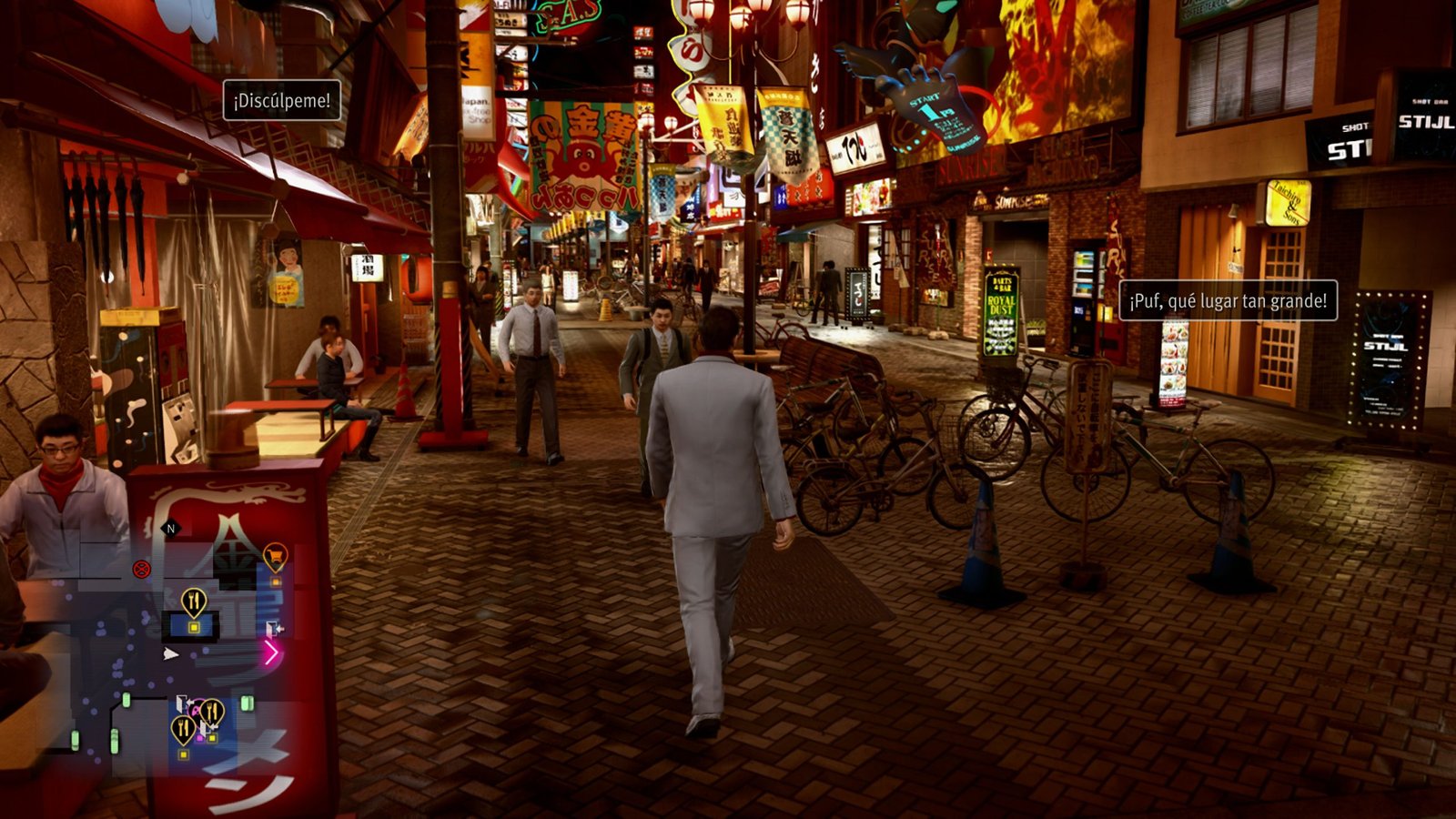Click the yellow square under the shopping cart pin
The width and height of the screenshot is (1456, 819).
click(x=275, y=581)
